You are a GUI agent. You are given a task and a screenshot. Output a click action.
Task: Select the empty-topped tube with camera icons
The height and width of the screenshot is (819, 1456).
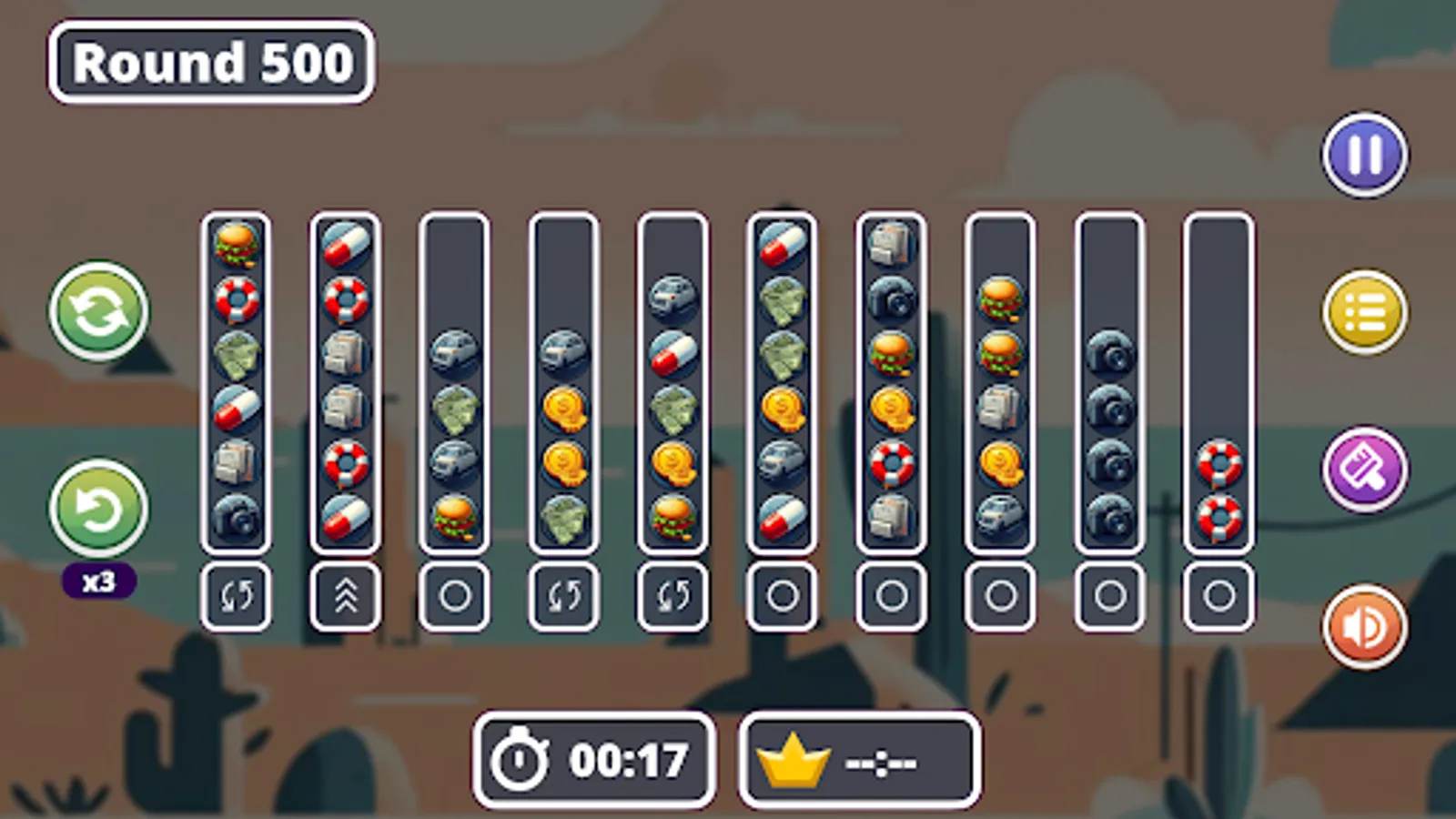1109,382
